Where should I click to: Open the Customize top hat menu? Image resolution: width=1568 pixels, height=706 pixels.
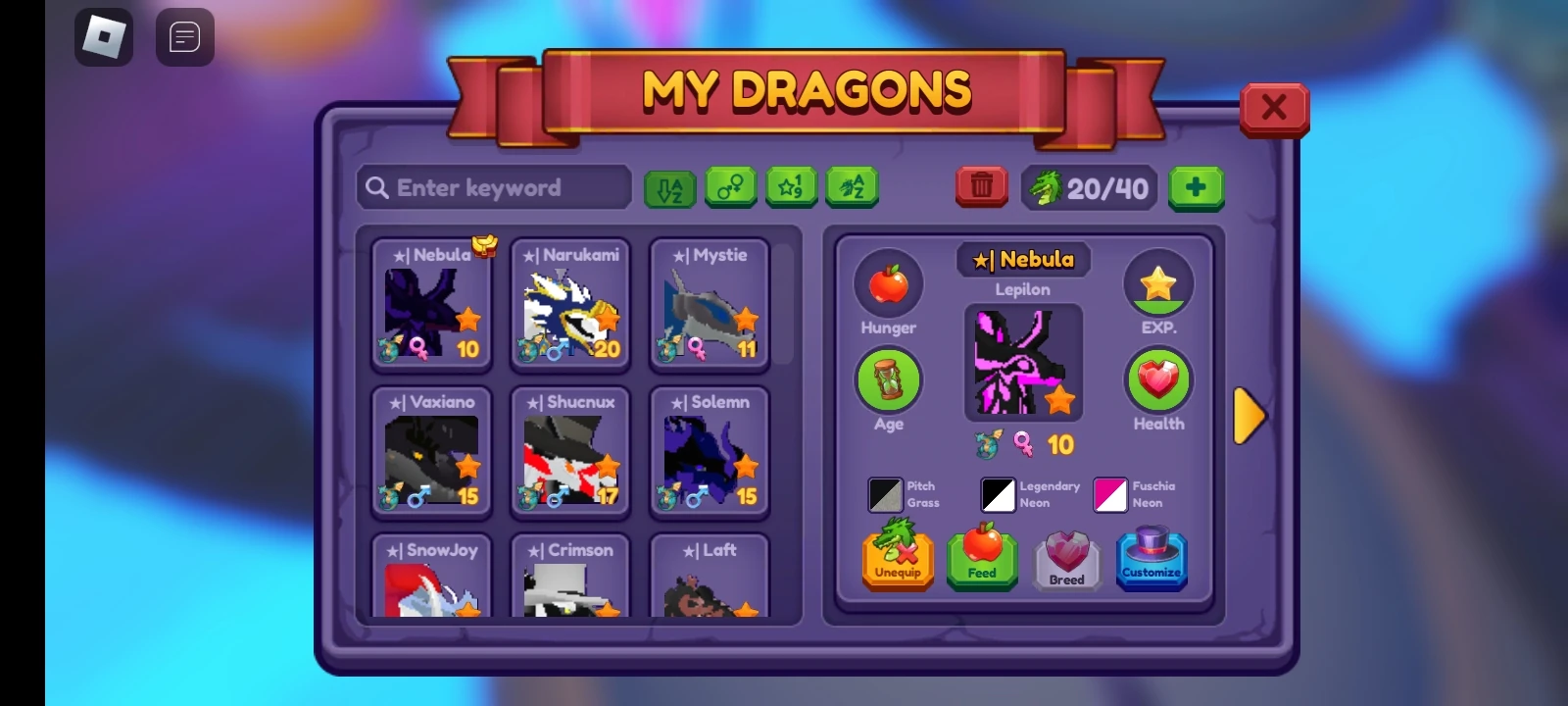coord(1151,559)
